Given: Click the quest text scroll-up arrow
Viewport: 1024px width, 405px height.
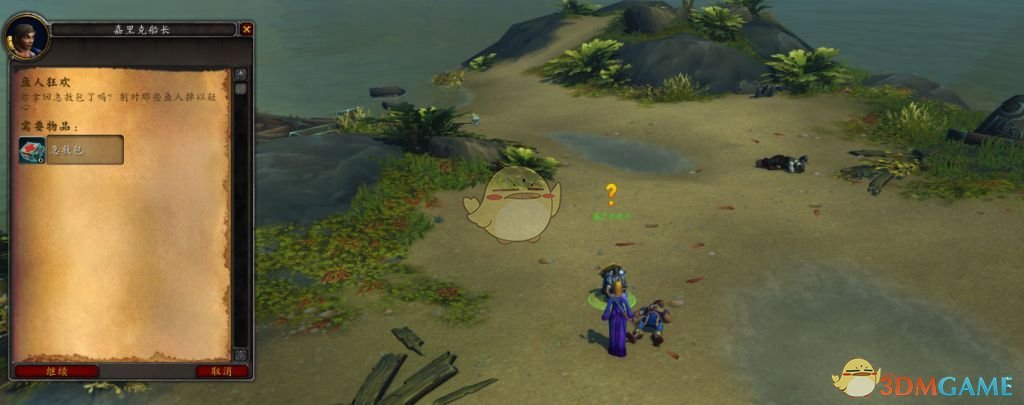Looking at the screenshot, I should (x=240, y=74).
